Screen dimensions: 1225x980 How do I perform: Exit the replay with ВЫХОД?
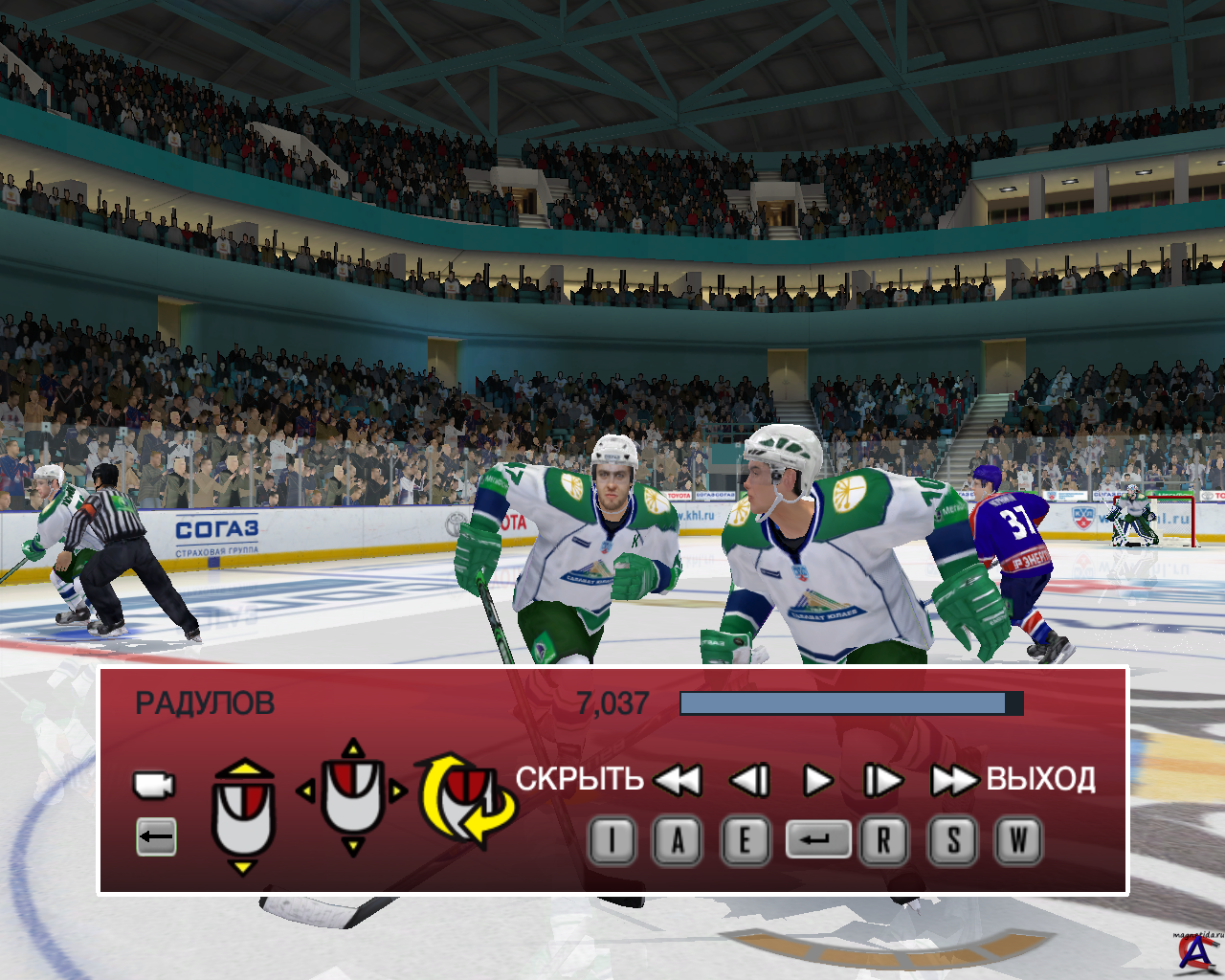(1040, 779)
